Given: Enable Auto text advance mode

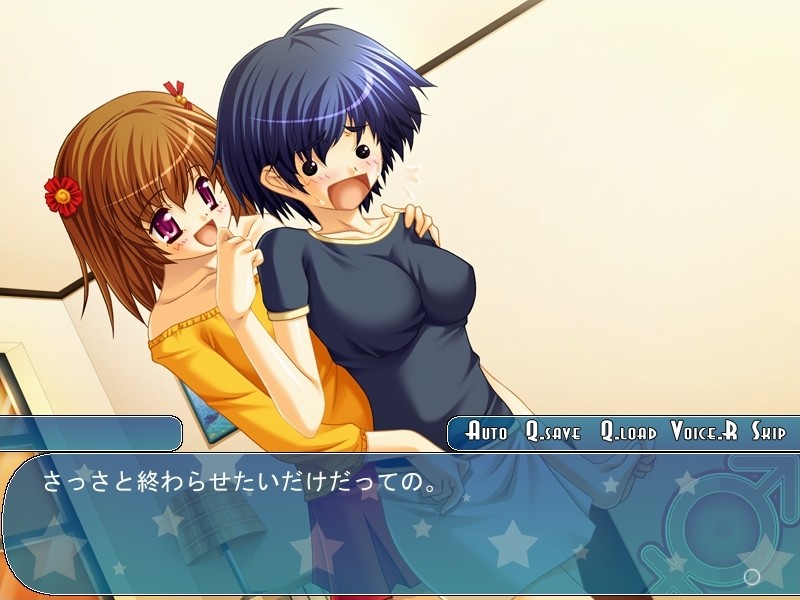Looking at the screenshot, I should 487,432.
